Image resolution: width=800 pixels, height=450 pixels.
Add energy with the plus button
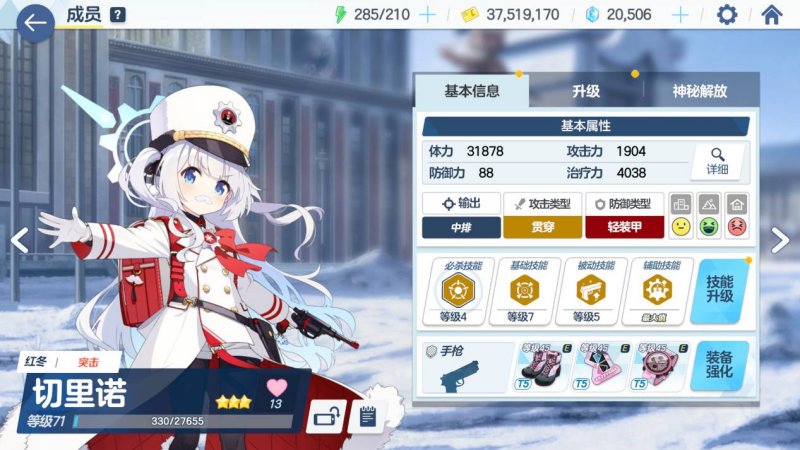coord(427,15)
